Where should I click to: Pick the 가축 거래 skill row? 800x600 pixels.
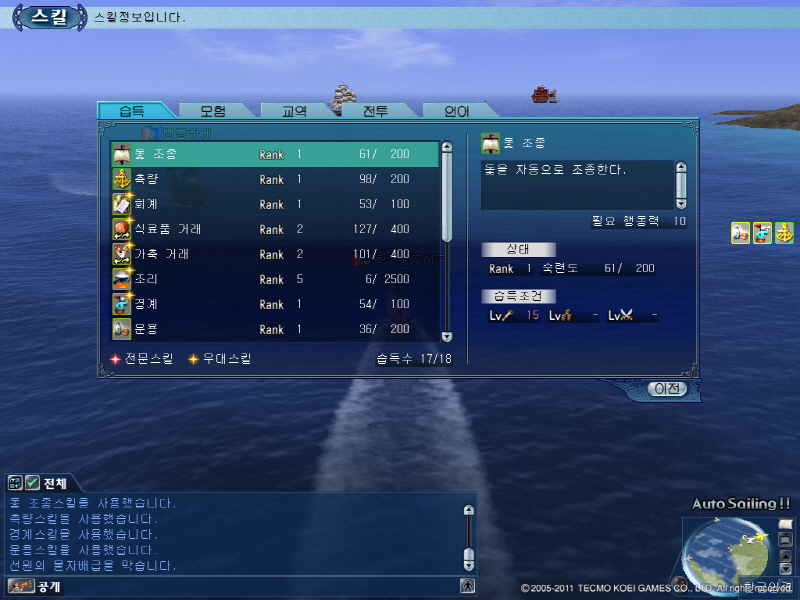pos(274,255)
